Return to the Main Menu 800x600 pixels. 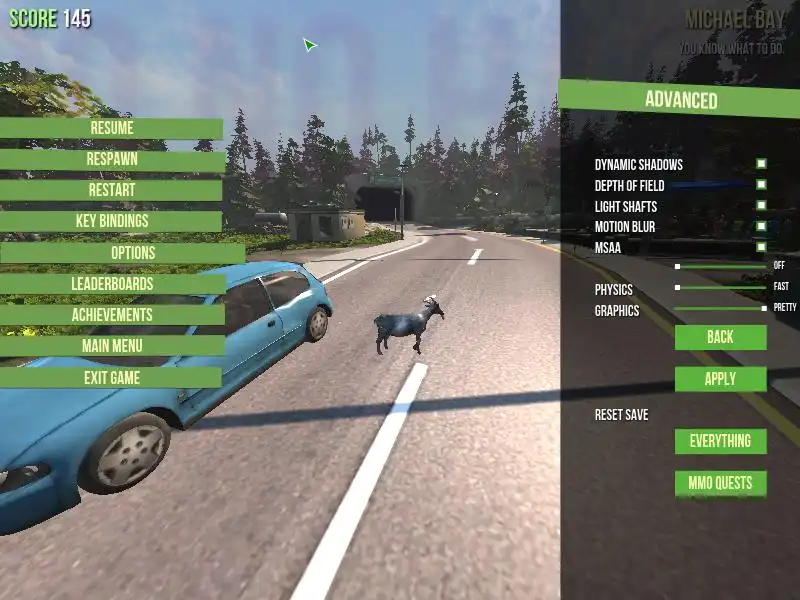coord(111,346)
